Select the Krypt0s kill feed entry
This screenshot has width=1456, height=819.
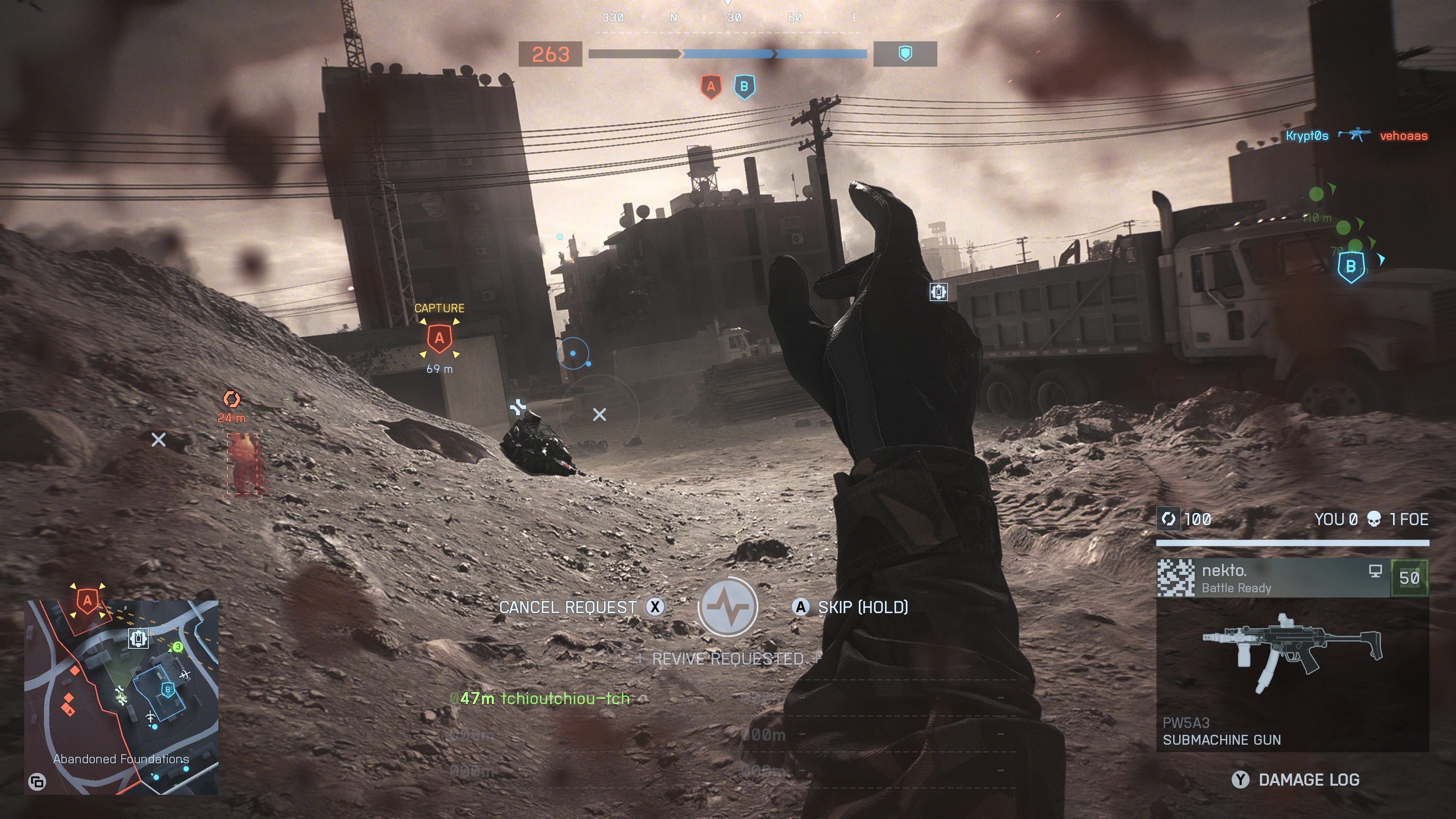coord(1306,136)
